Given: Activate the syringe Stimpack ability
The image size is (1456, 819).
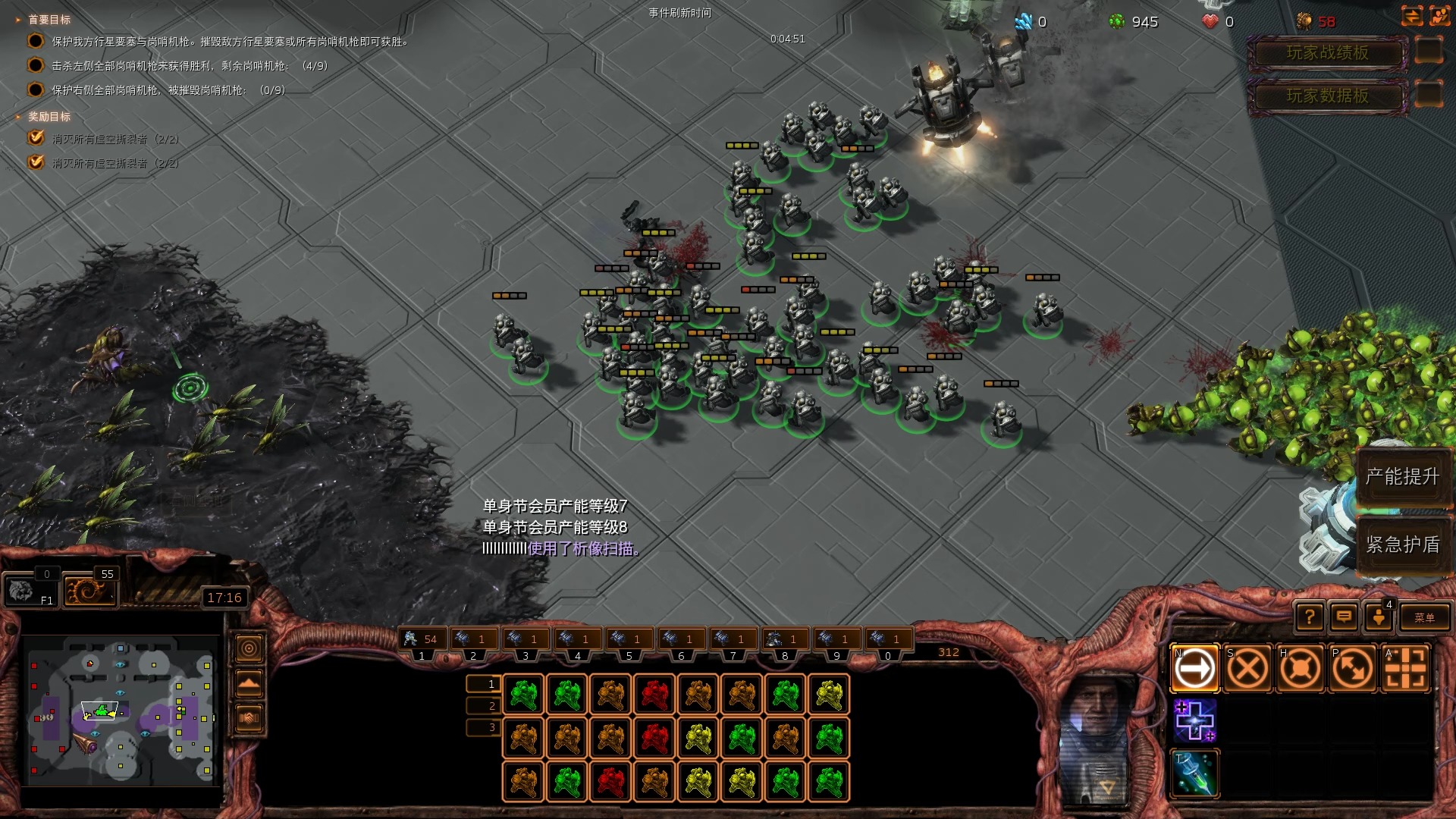Looking at the screenshot, I should point(1194,773).
